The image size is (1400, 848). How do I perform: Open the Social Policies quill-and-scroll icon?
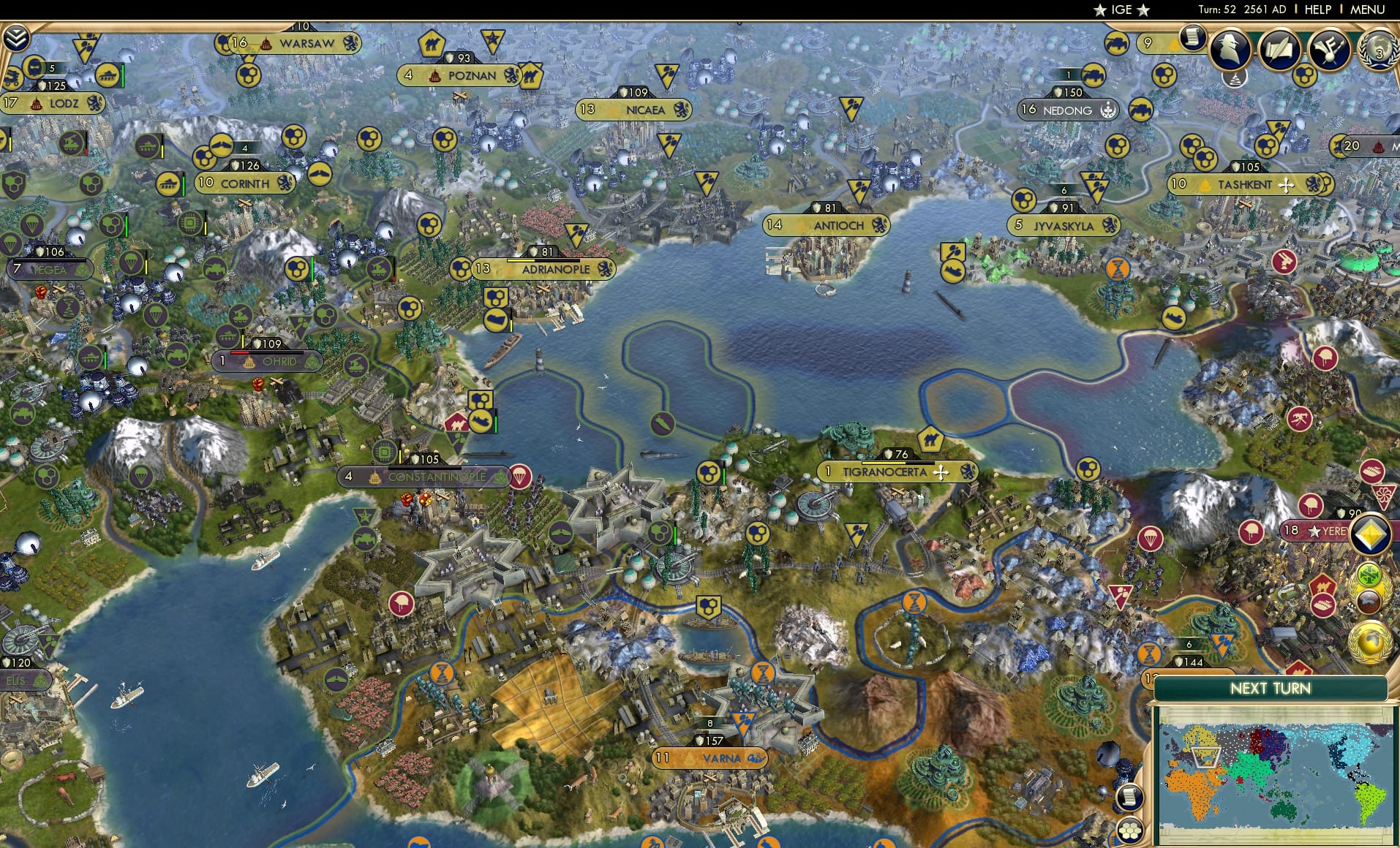coord(1281,50)
